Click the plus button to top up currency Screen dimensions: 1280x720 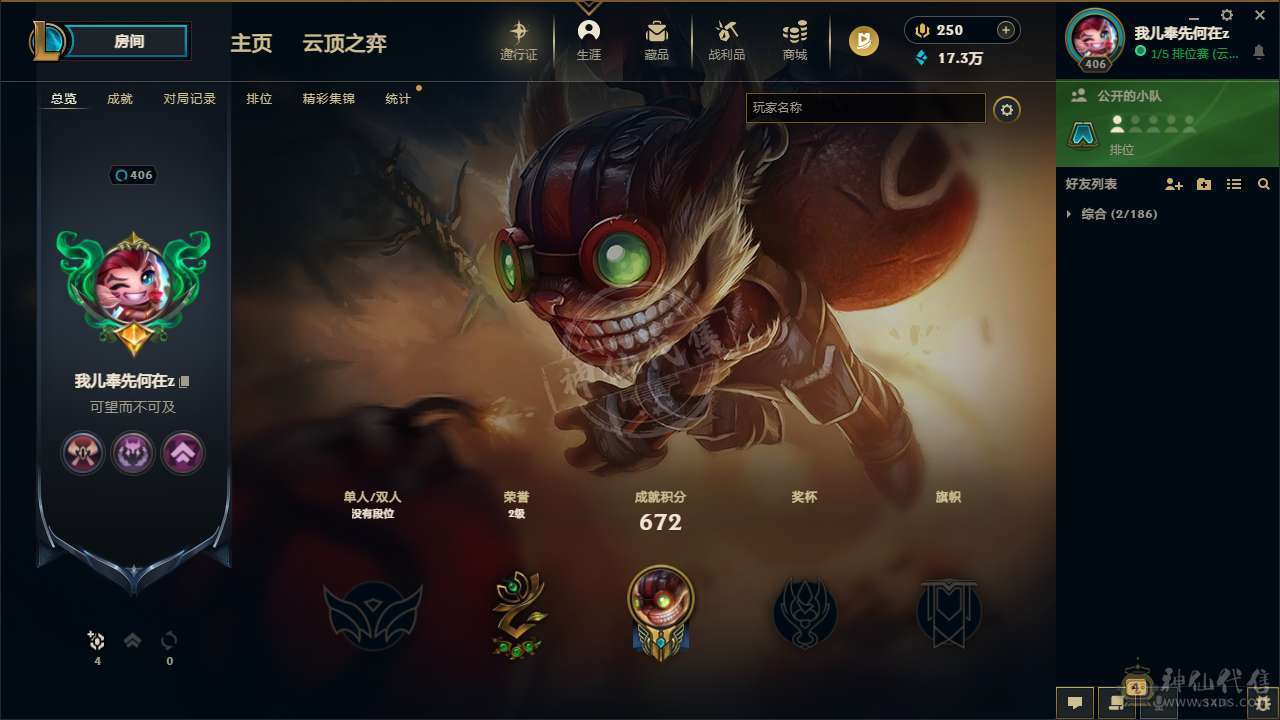[1006, 29]
